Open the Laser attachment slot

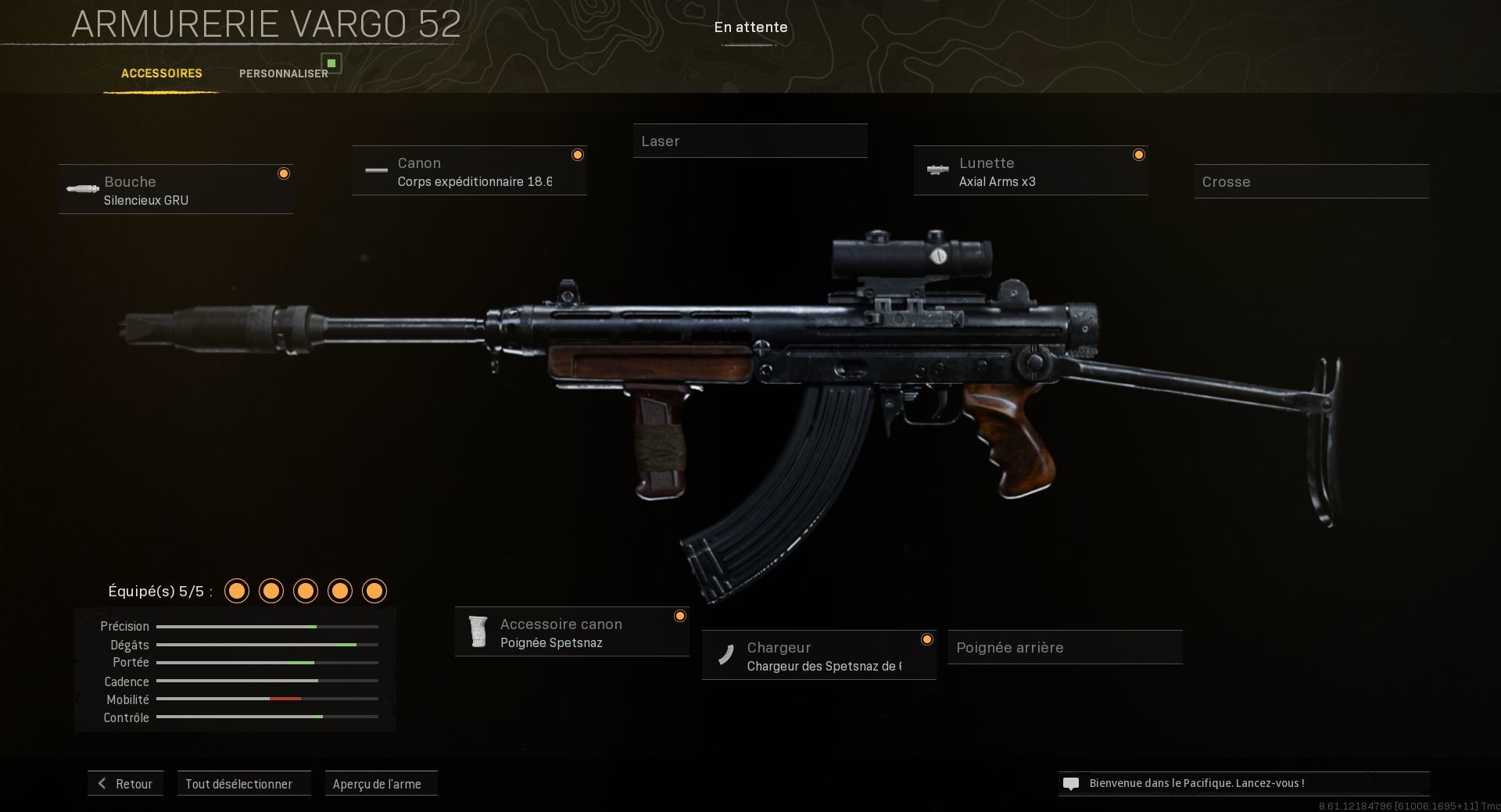tap(749, 141)
